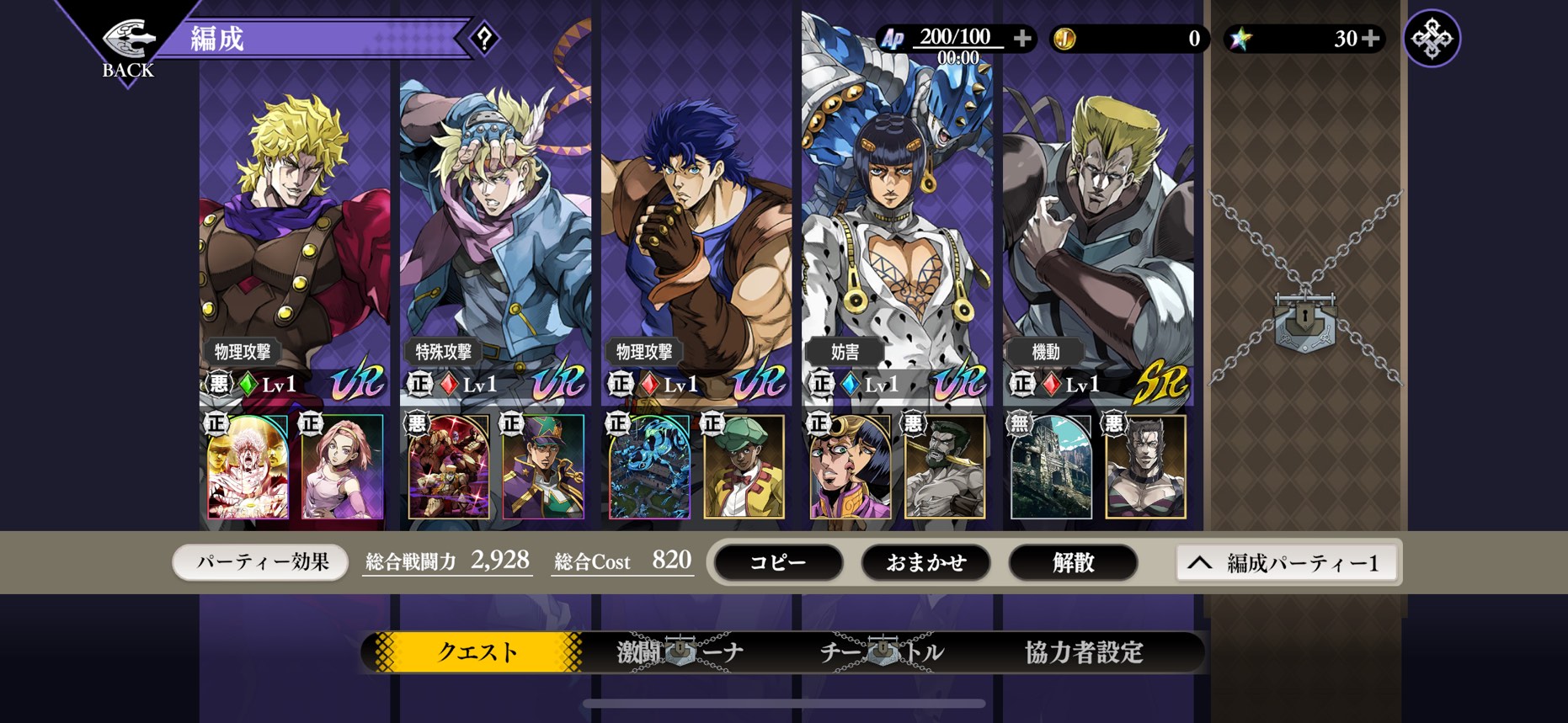Disband party with 解散 button
This screenshot has height=723, width=1568.
[x=1073, y=562]
